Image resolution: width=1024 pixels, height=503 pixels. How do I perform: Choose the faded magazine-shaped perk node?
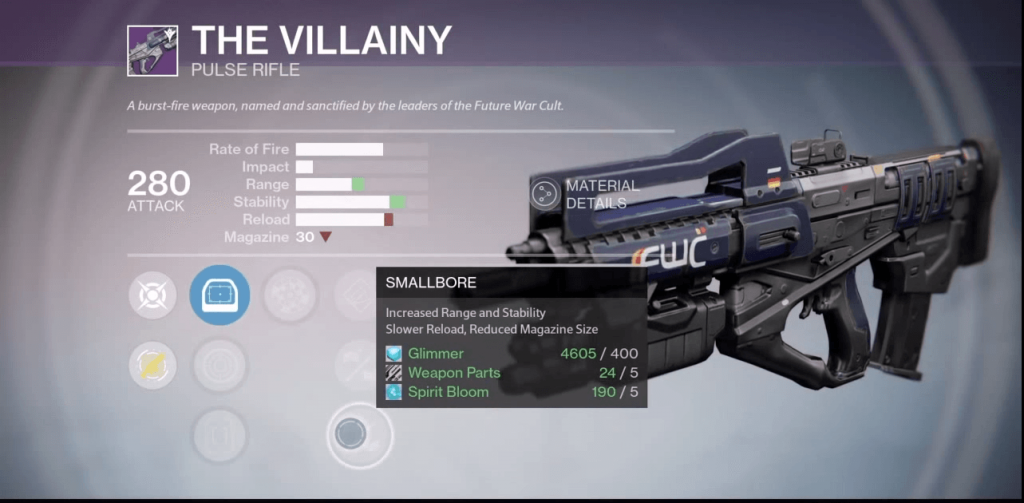[x=219, y=435]
